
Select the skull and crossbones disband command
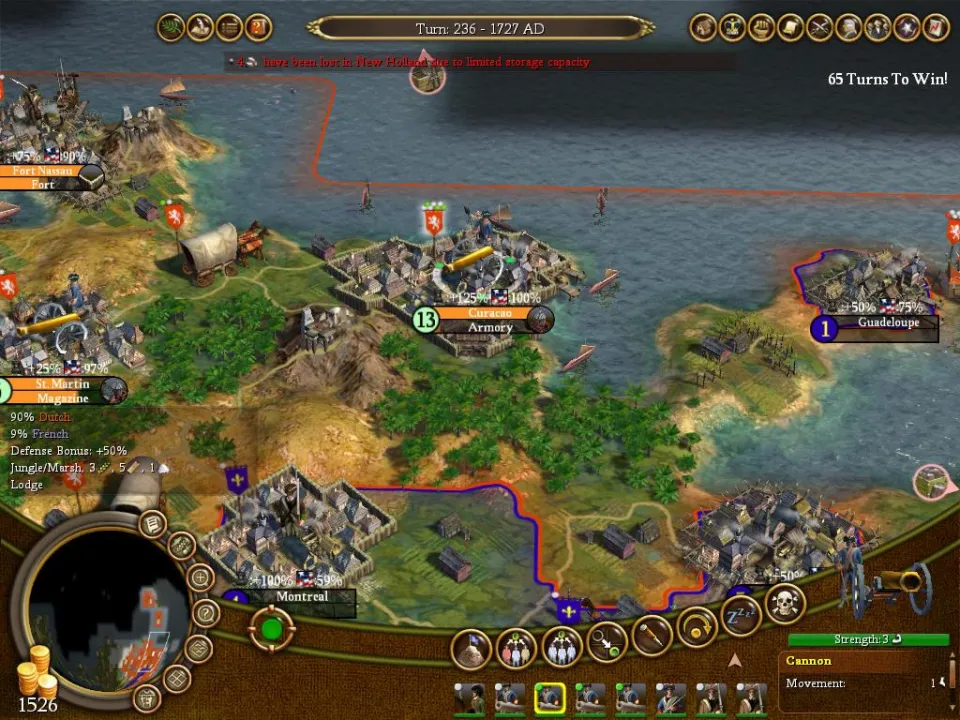(x=785, y=603)
